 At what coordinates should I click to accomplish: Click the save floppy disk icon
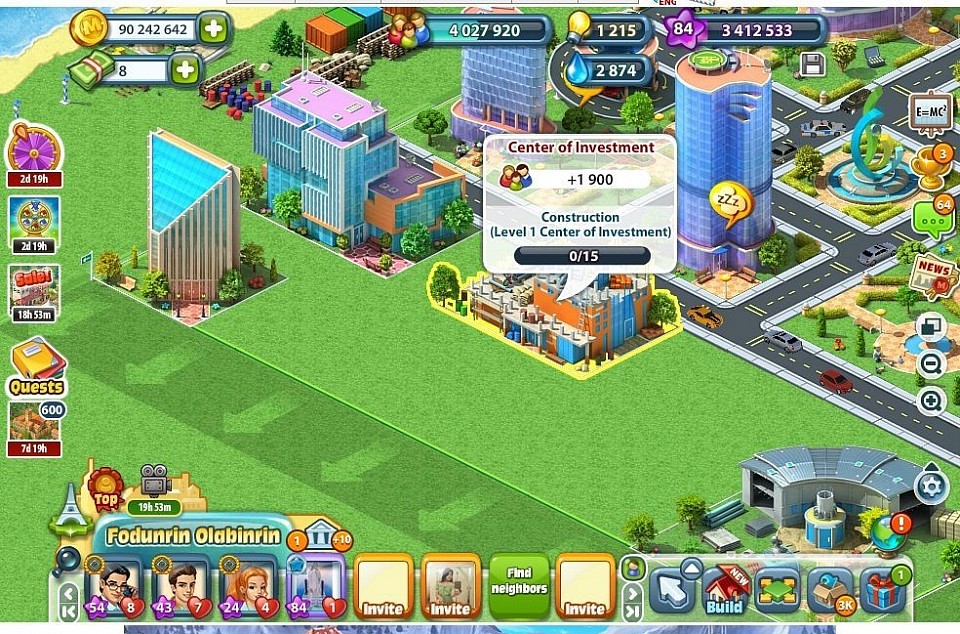pos(813,65)
